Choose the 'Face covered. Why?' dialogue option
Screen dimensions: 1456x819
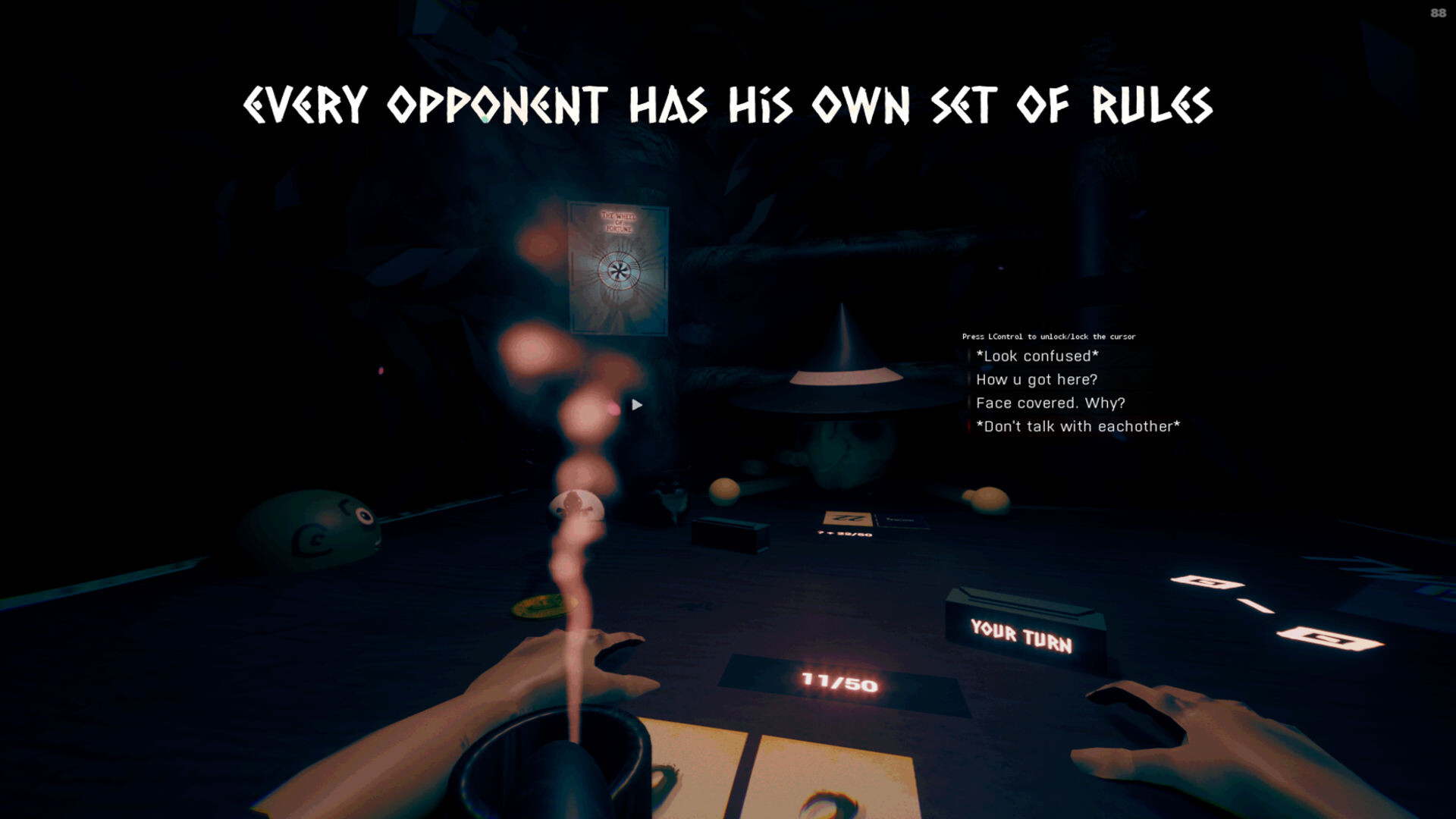1051,403
